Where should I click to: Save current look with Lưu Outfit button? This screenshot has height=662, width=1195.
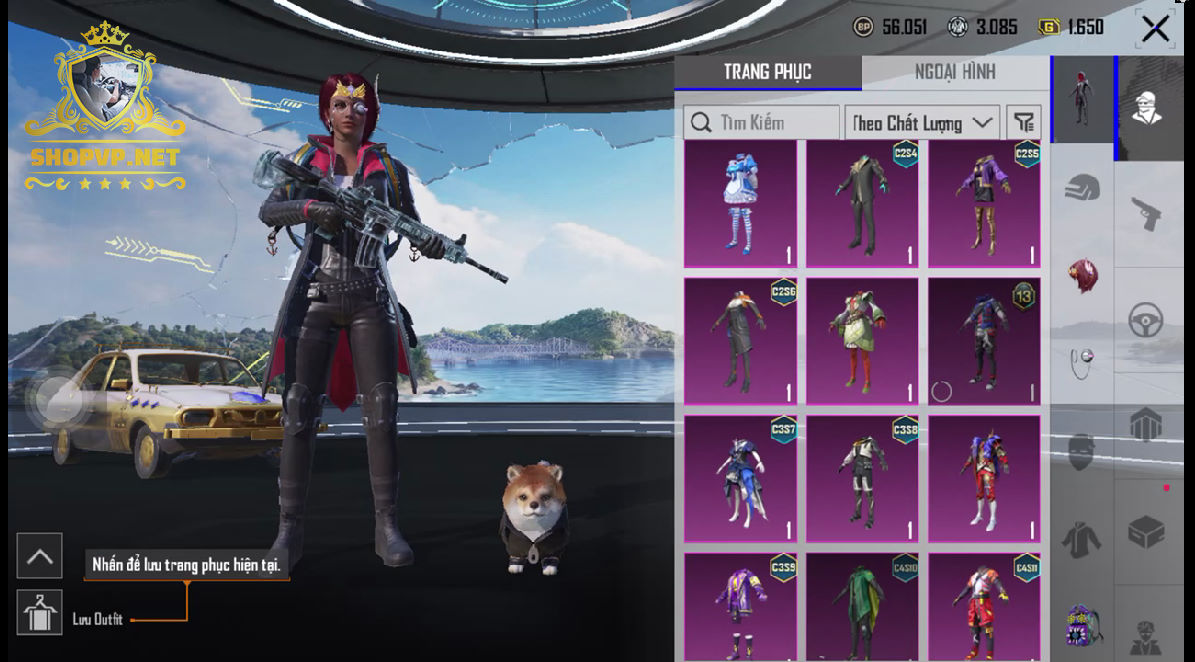click(x=40, y=611)
